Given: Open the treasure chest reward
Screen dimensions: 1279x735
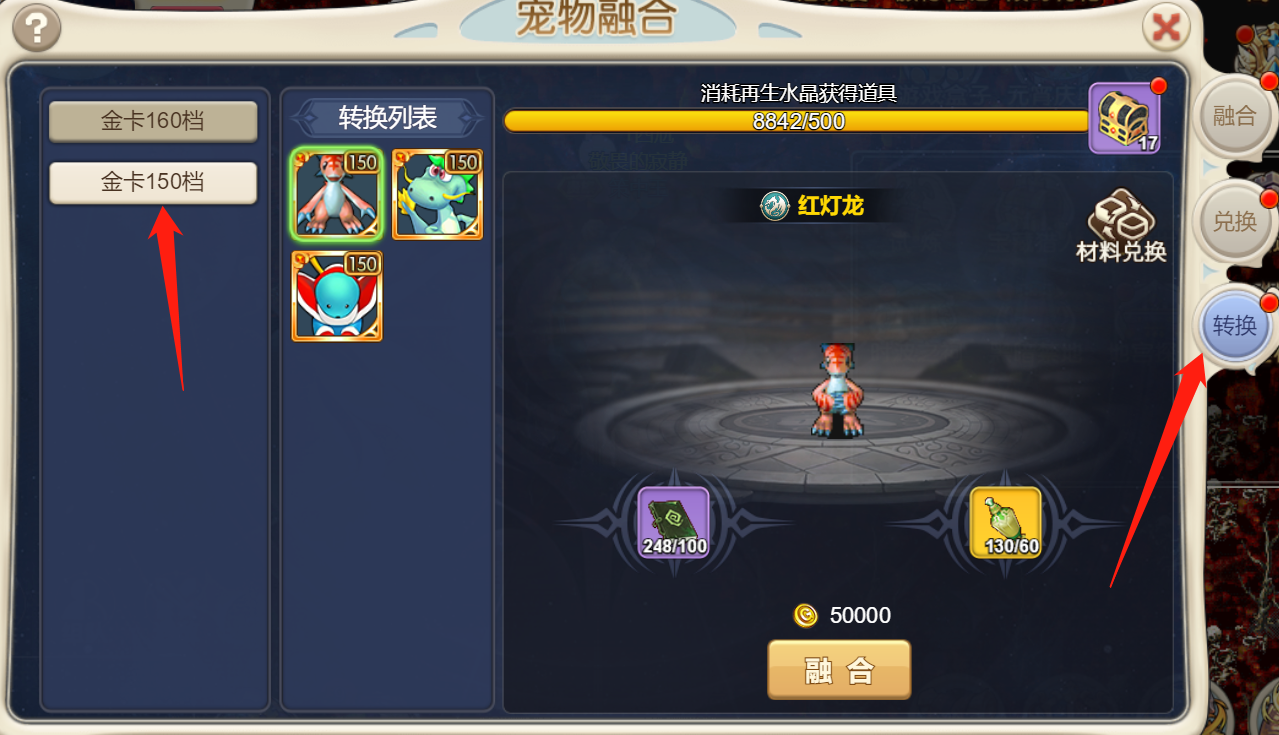Looking at the screenshot, I should click(x=1124, y=118).
